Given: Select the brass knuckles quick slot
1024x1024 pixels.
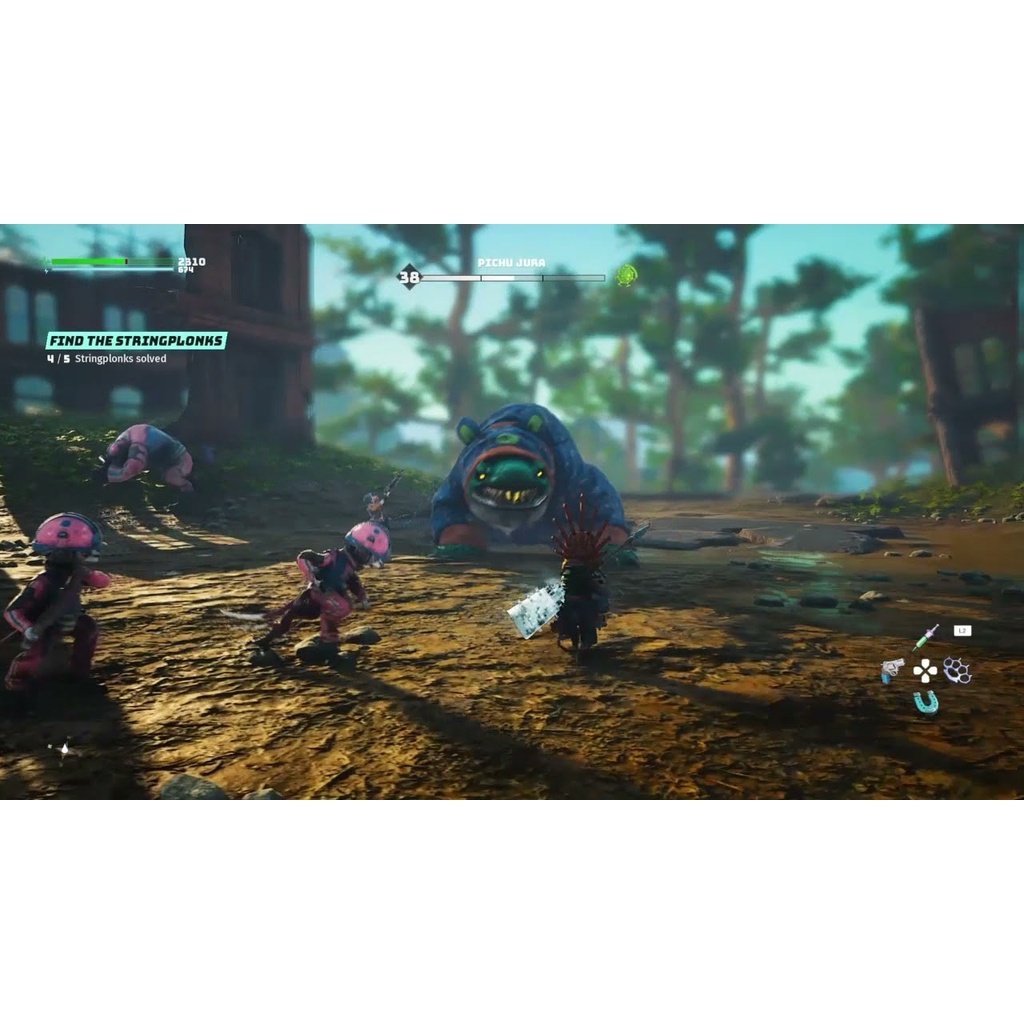Looking at the screenshot, I should coord(957,670).
